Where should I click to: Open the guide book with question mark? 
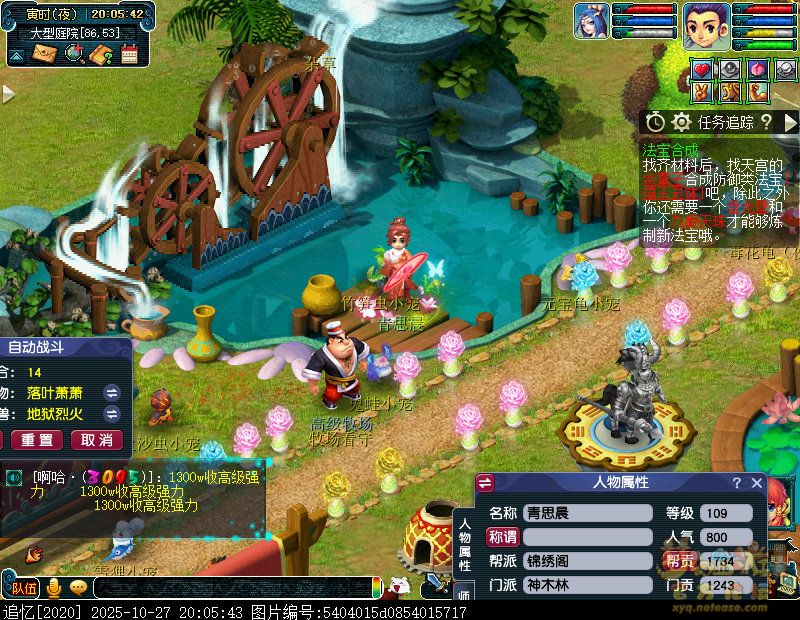click(x=100, y=54)
